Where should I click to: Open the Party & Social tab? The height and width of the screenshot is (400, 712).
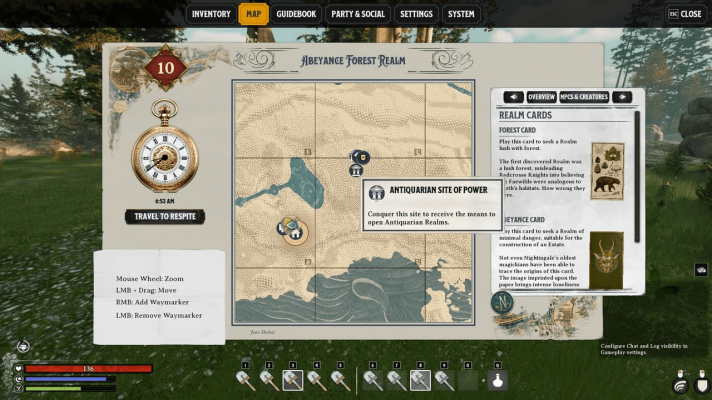click(358, 14)
